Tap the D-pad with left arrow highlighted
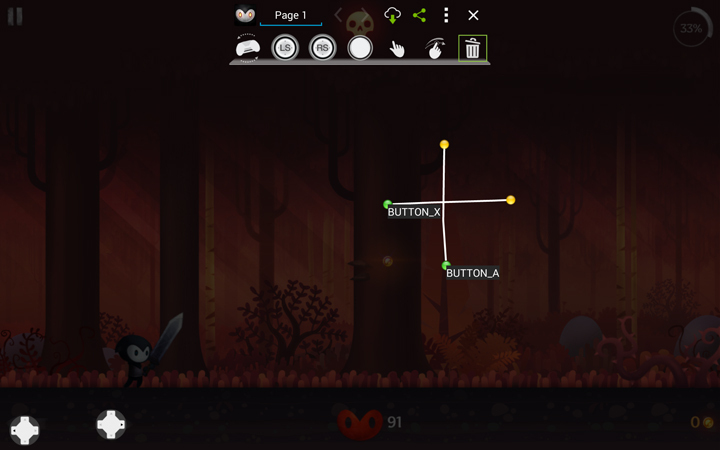Screen dimensions: 720x450 pyautogui.click(x=25, y=430)
